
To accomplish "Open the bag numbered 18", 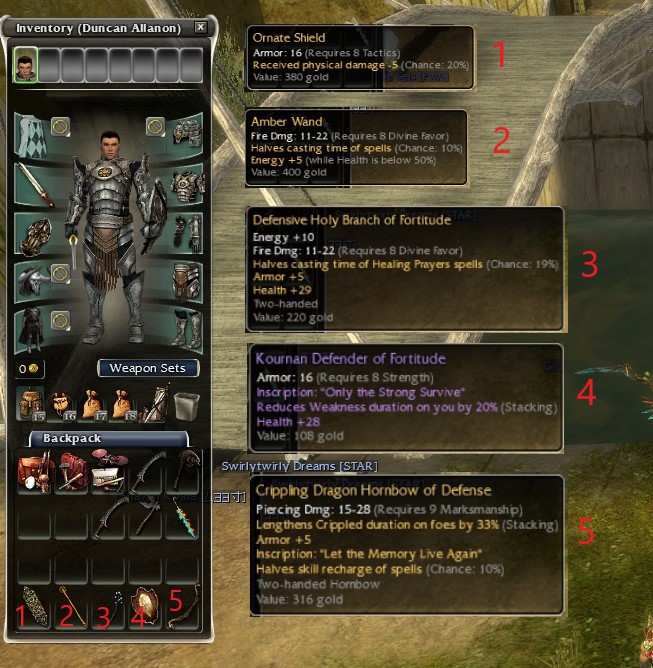I will pos(122,403).
